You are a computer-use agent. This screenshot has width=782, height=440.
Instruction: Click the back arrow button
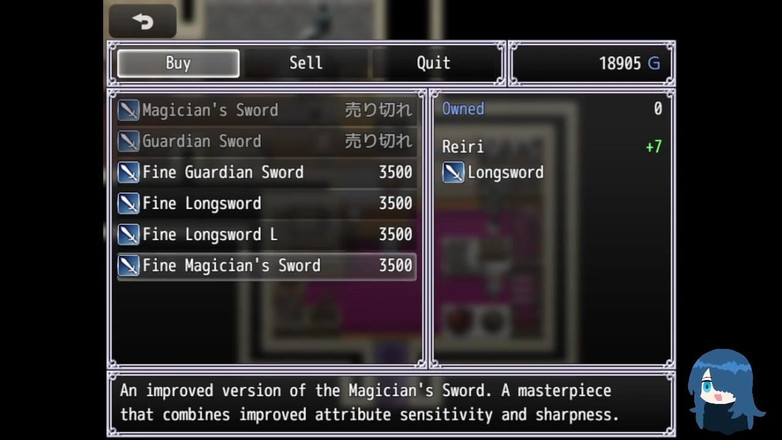point(142,21)
